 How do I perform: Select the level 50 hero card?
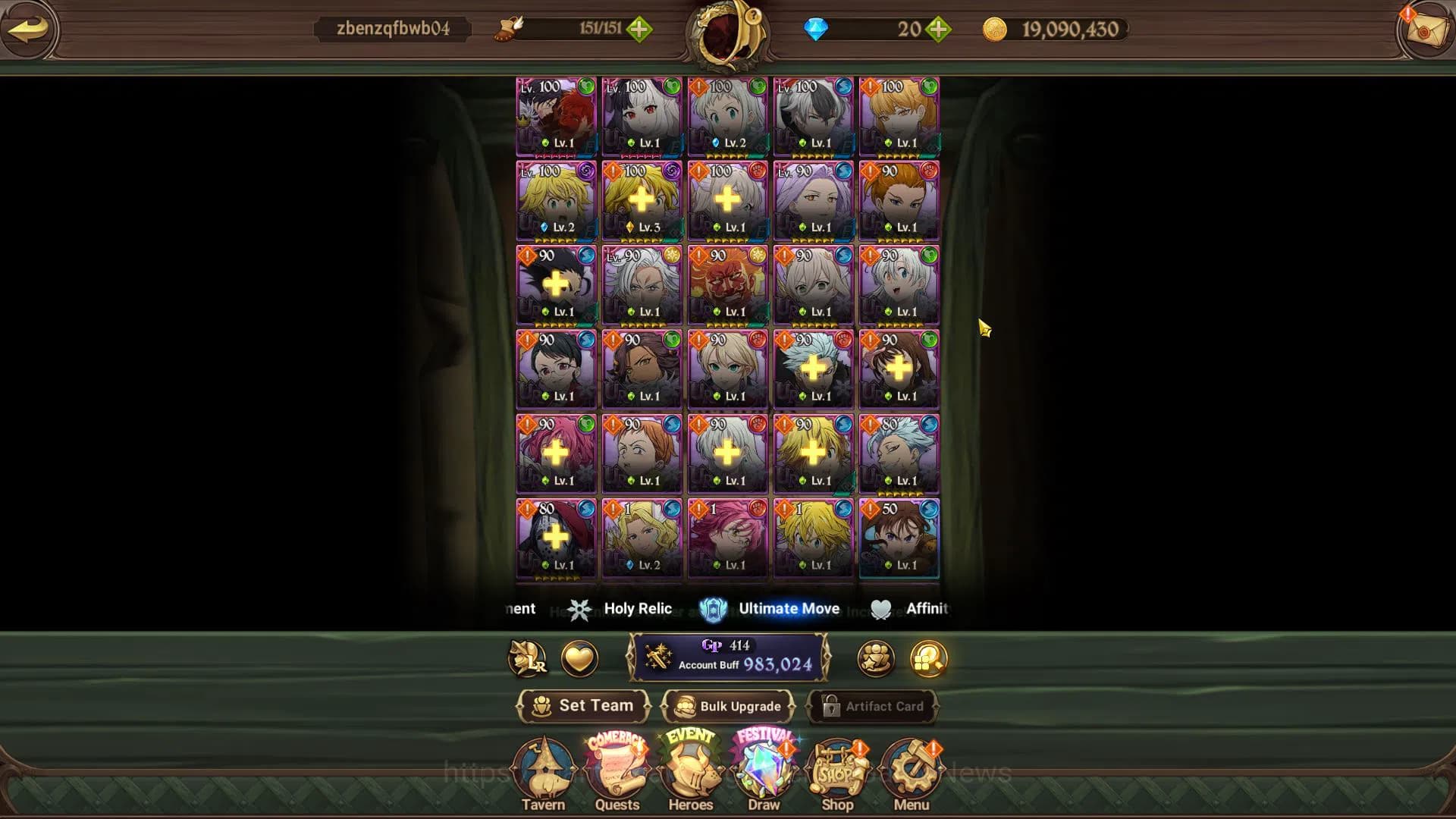pyautogui.click(x=899, y=538)
